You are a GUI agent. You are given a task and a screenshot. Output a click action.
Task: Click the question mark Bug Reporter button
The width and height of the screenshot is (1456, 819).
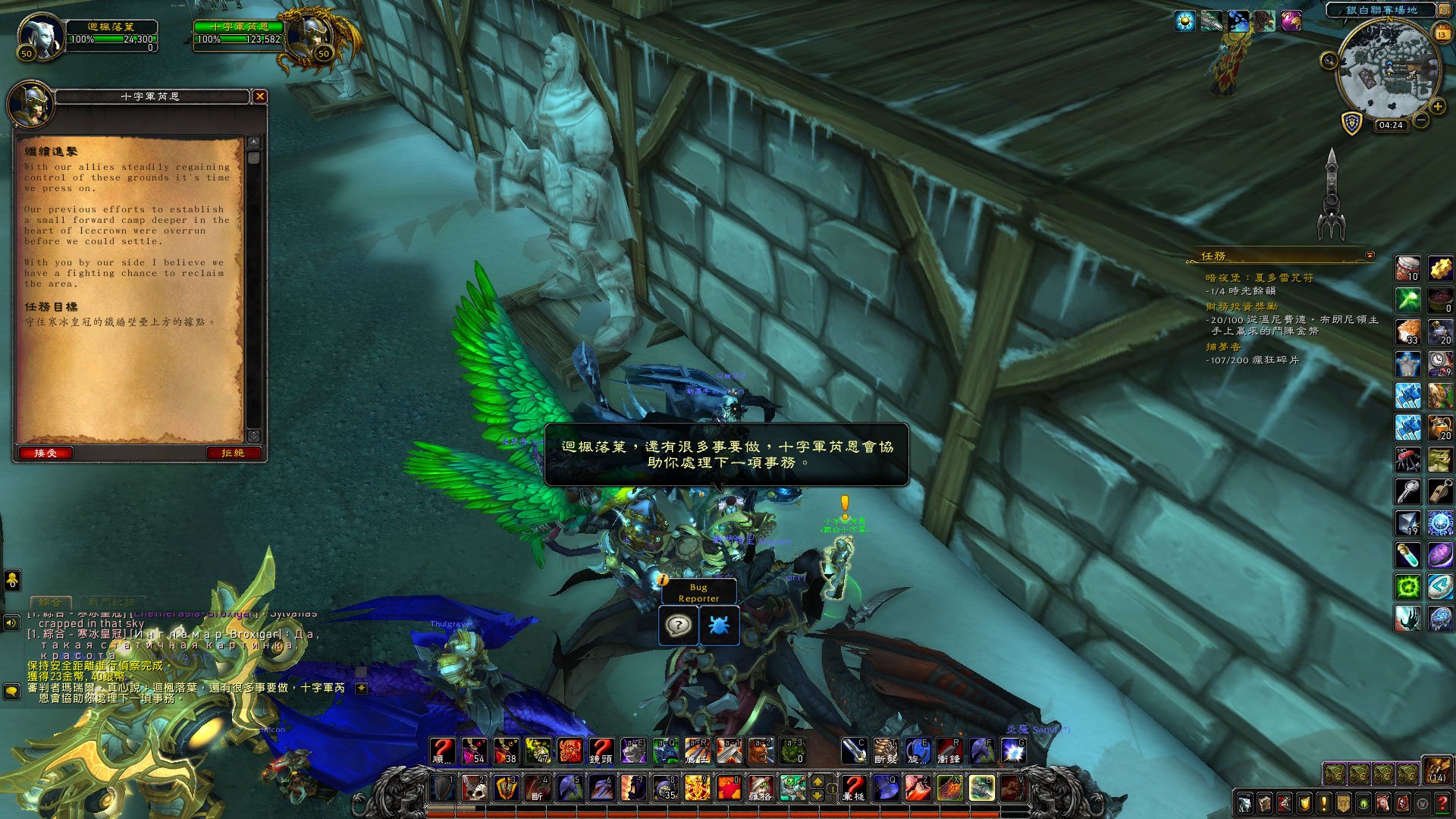tap(678, 626)
